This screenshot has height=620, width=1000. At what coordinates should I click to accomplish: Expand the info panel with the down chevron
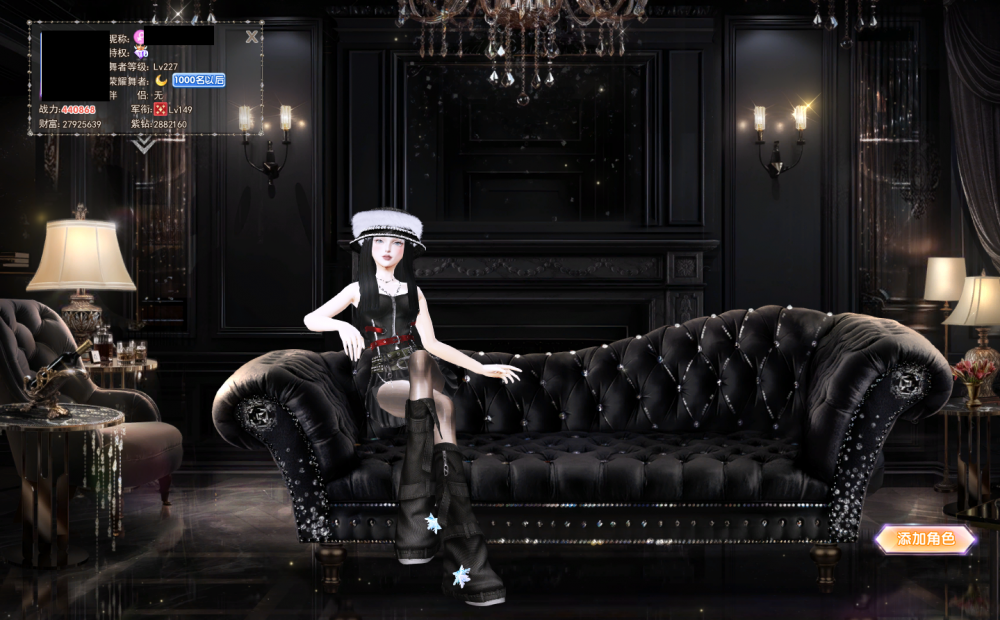pos(146,144)
